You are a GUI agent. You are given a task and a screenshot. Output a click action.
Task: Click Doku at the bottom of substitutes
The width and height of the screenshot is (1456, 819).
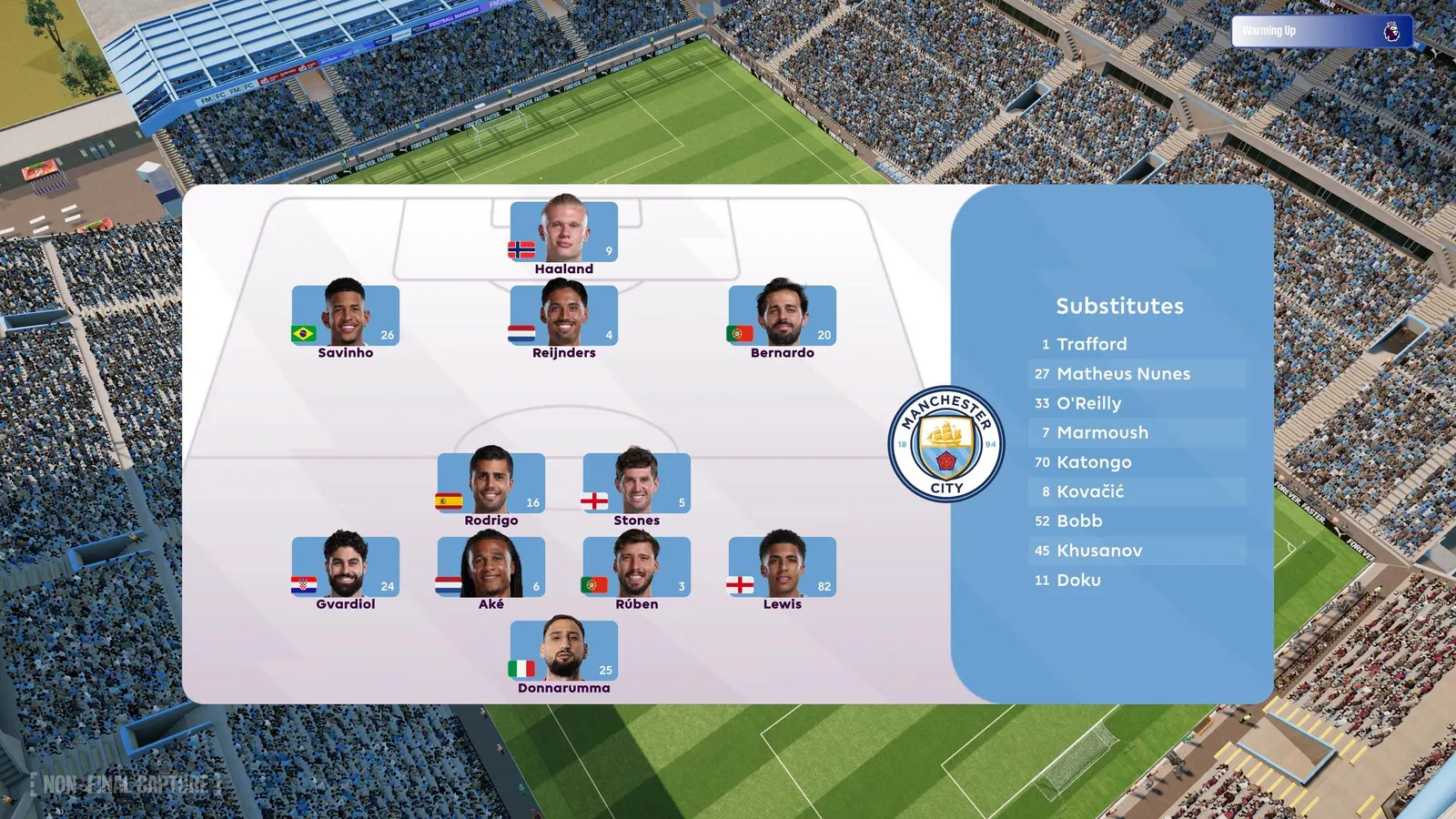point(1078,580)
